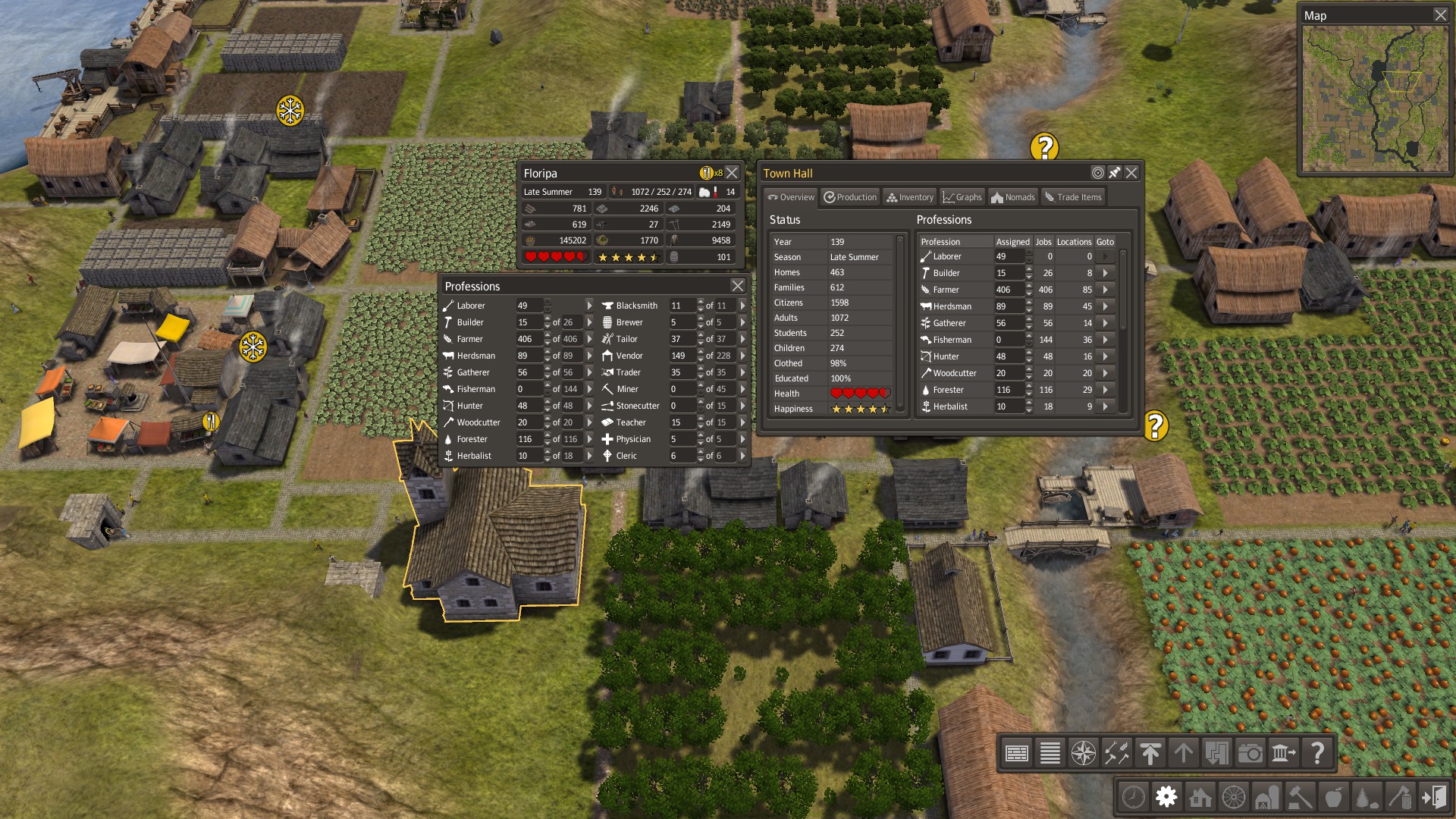Select the Nomads tab
Image resolution: width=1456 pixels, height=819 pixels.
click(x=1012, y=197)
